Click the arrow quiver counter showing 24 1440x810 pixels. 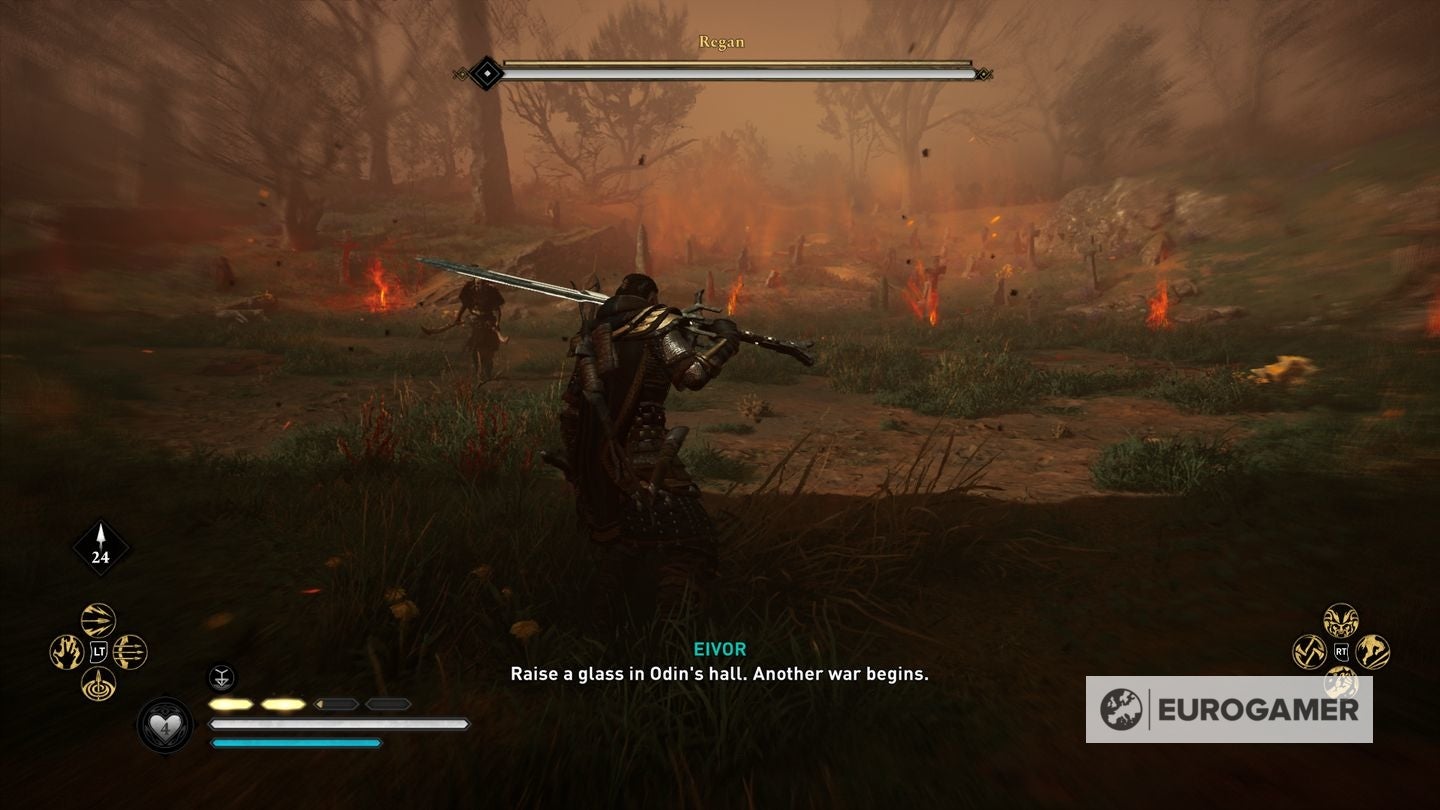click(98, 545)
